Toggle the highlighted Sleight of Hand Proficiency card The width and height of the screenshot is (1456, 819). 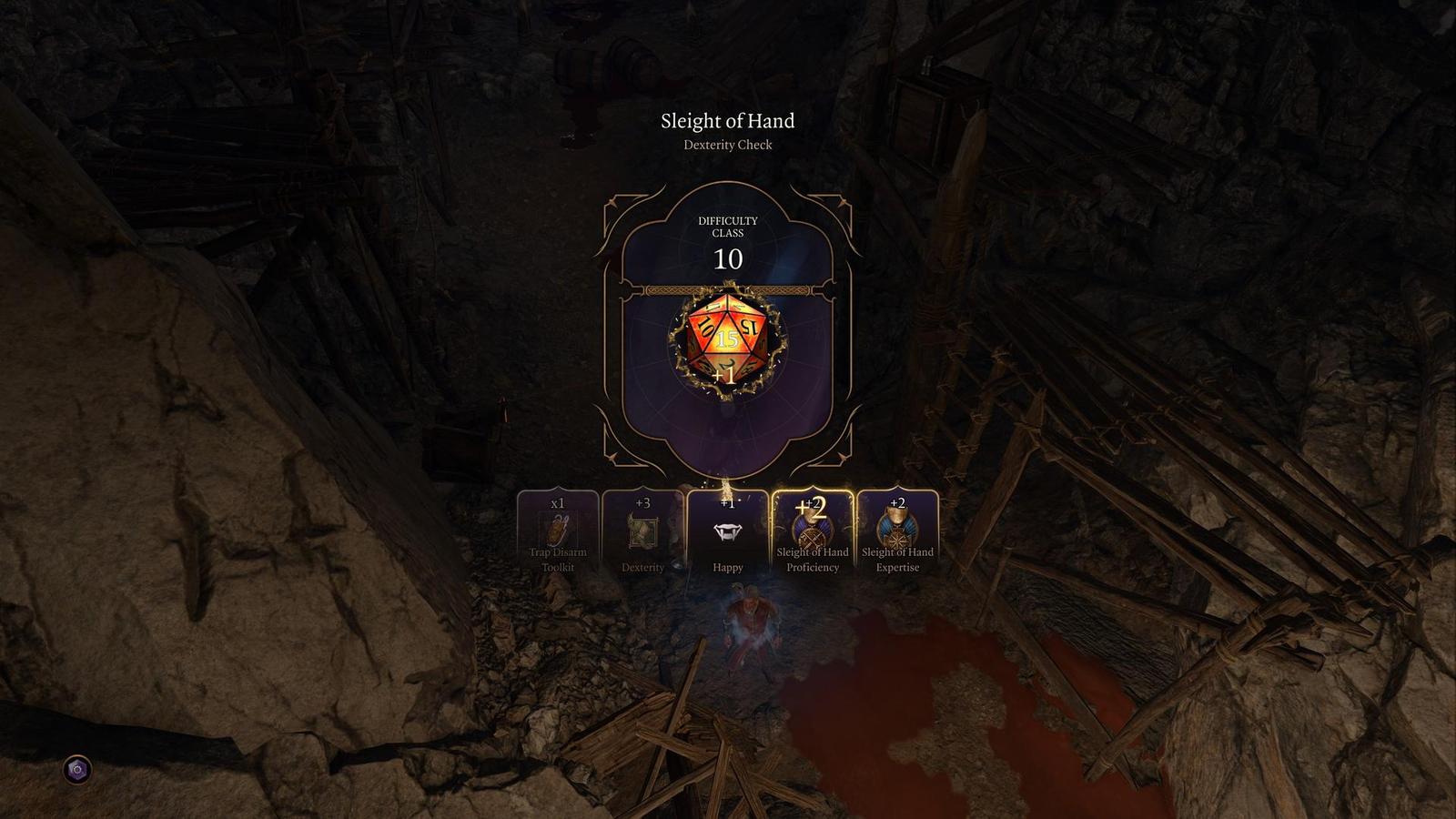pos(813,535)
